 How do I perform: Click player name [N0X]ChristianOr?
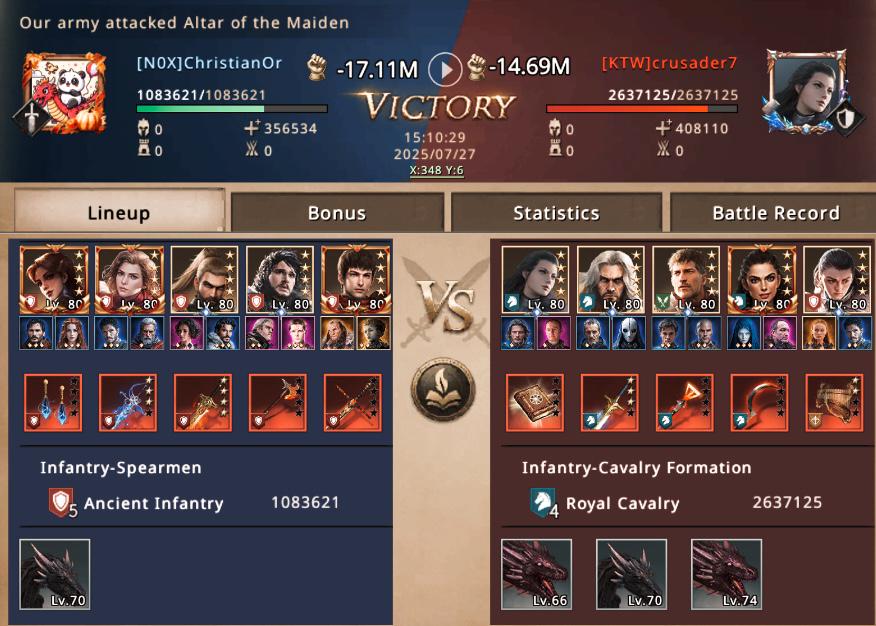[x=209, y=63]
